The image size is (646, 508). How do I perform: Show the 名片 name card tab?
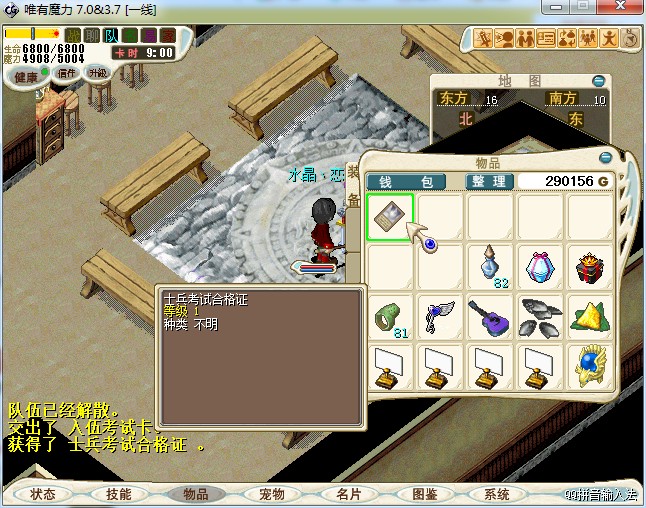click(x=349, y=494)
